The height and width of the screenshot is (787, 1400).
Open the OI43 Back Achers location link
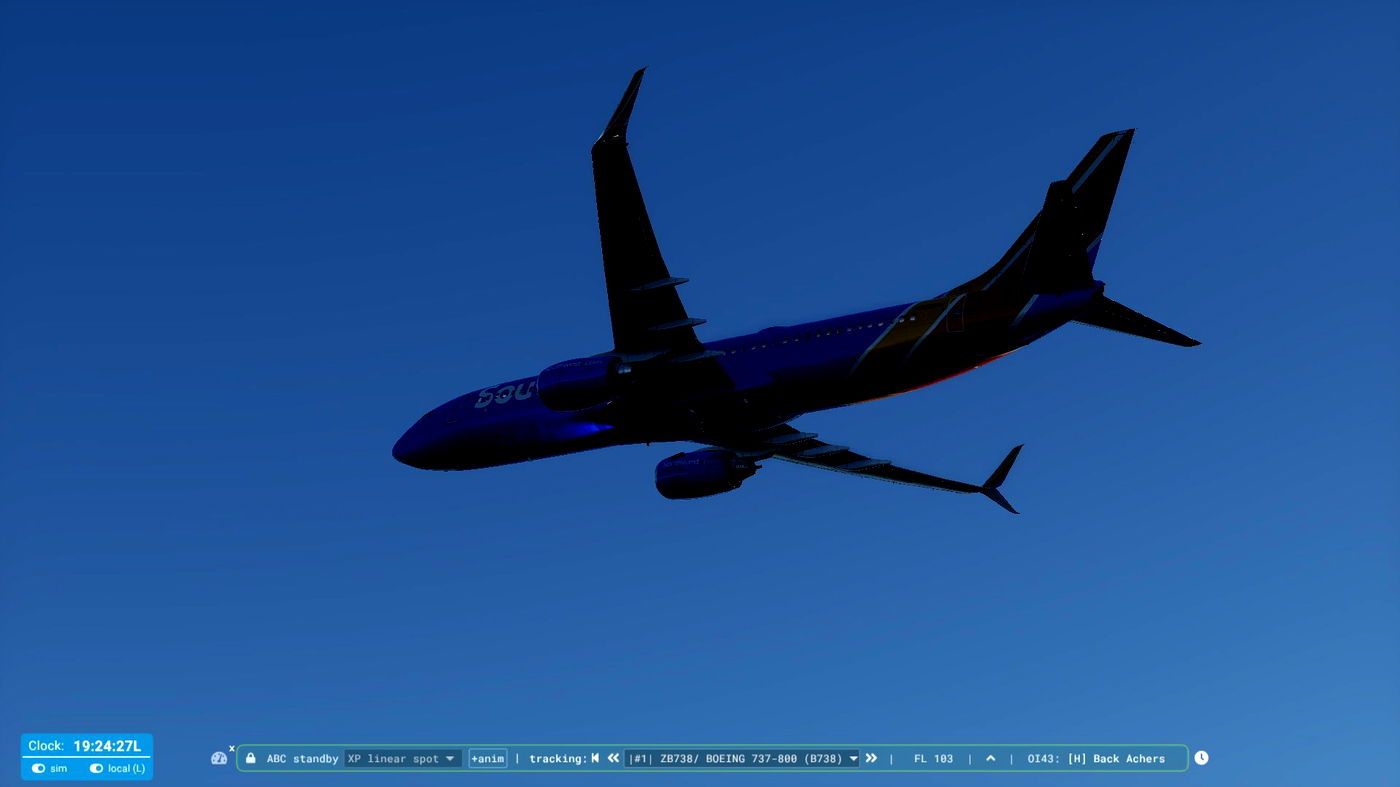point(1095,758)
